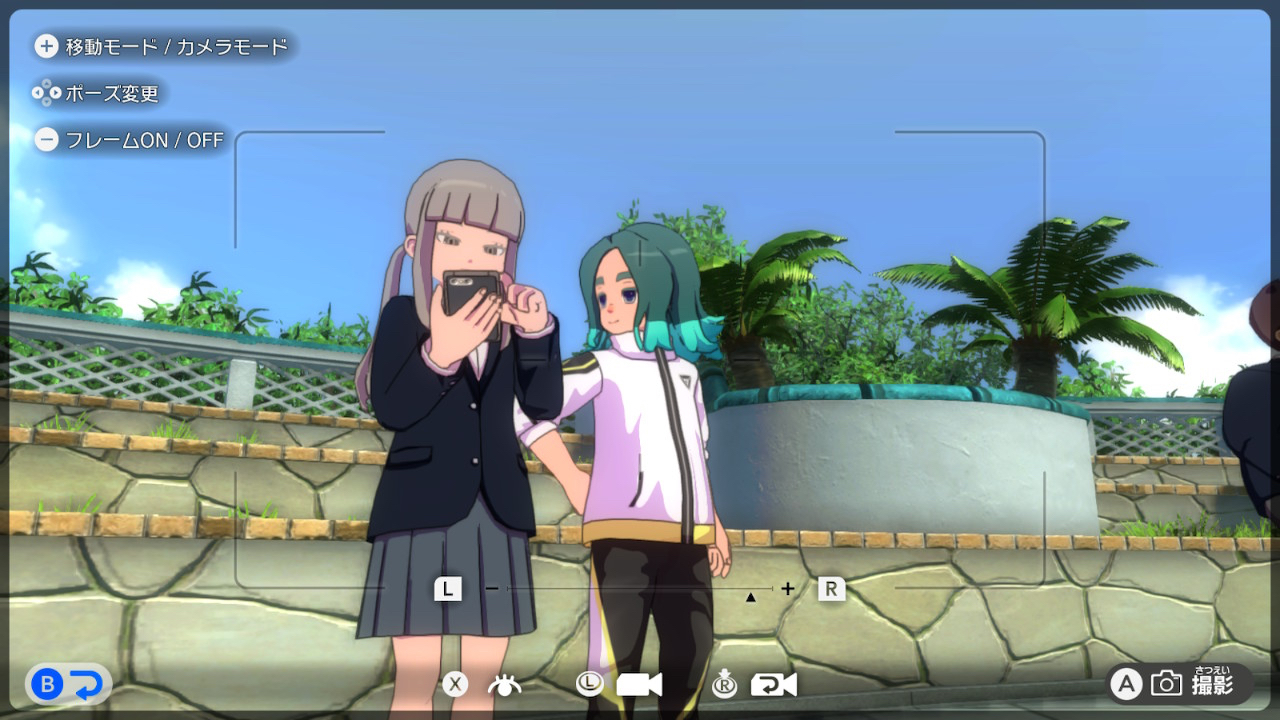
Task: Click the zoom slider's triangle marker
Action: click(750, 597)
